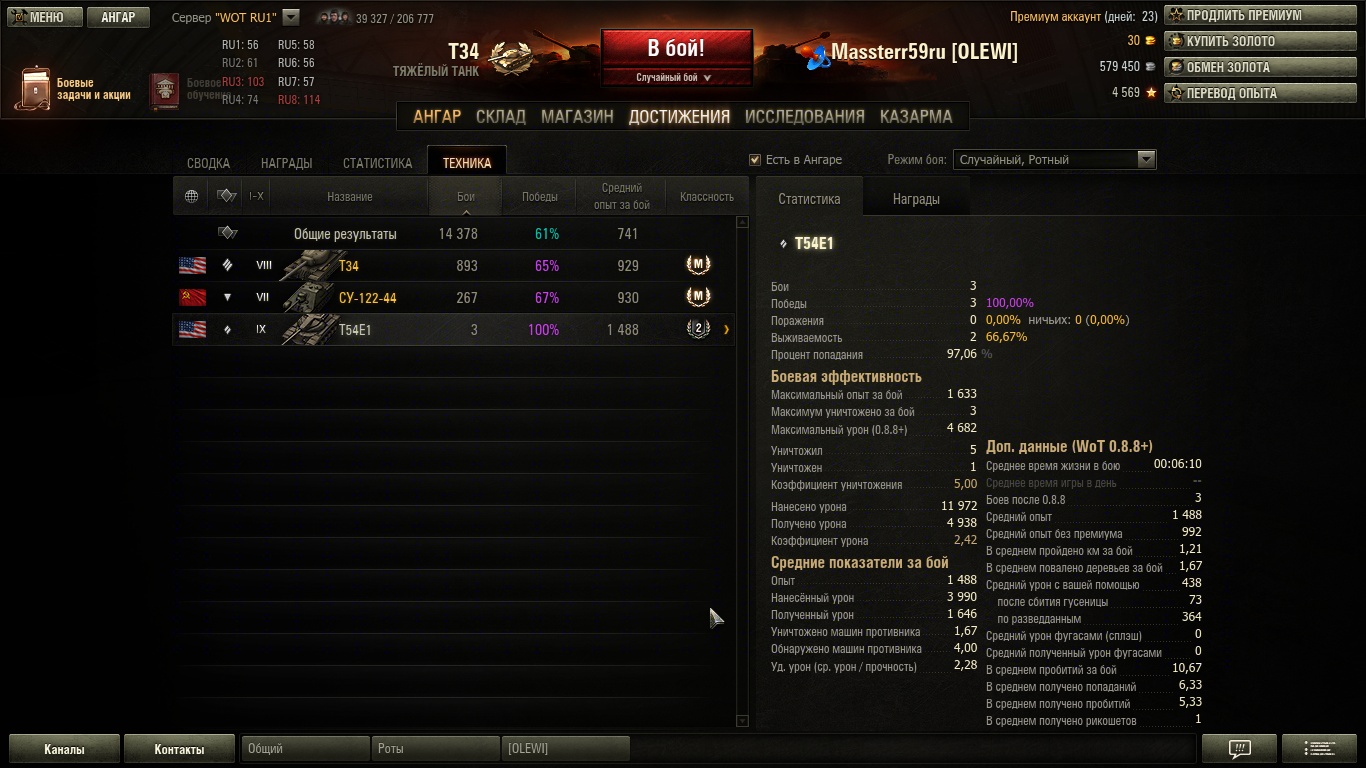
Task: Open the server selection dropdown
Action: coord(291,17)
